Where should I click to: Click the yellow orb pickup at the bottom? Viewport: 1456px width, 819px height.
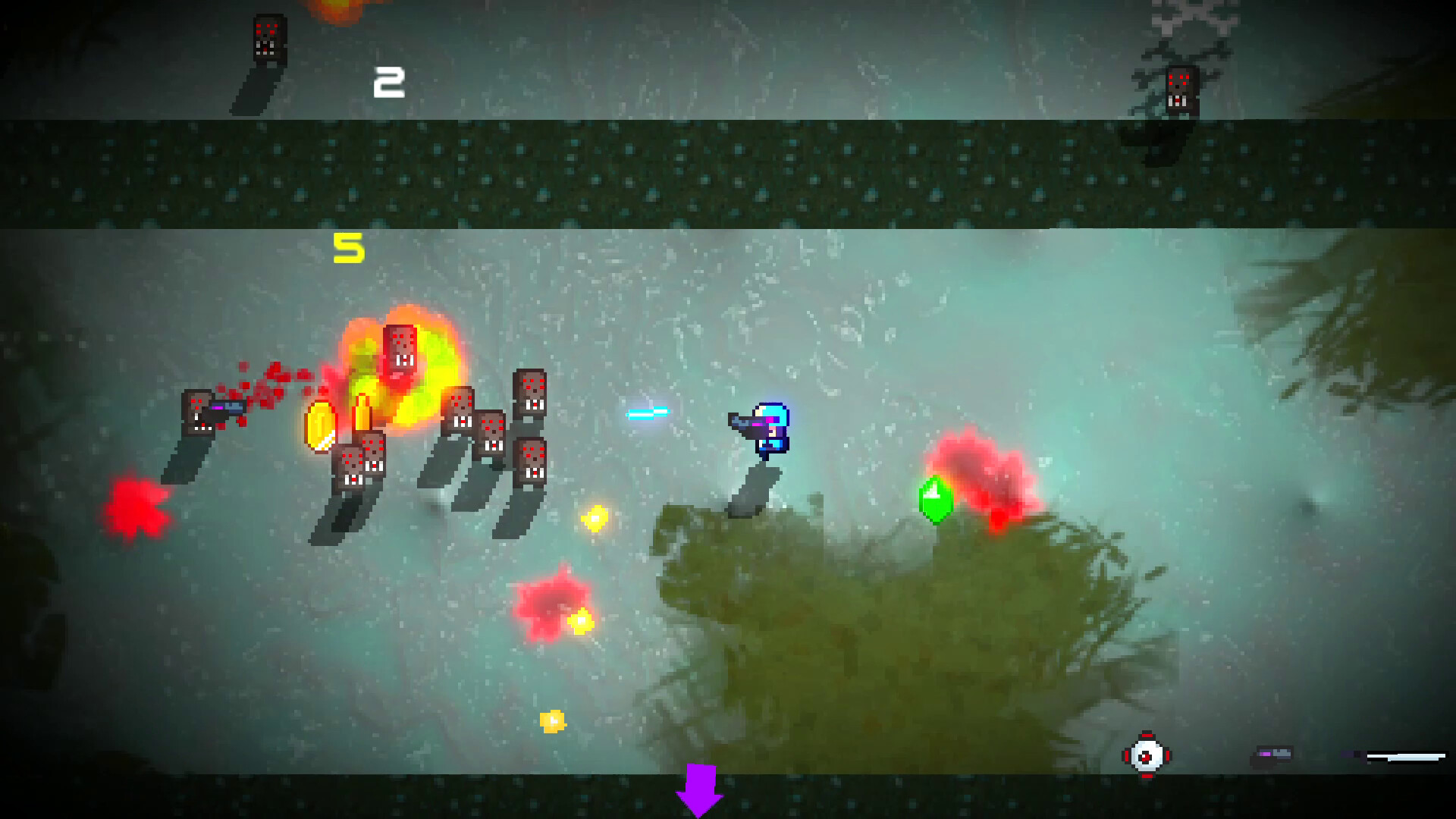tap(554, 722)
